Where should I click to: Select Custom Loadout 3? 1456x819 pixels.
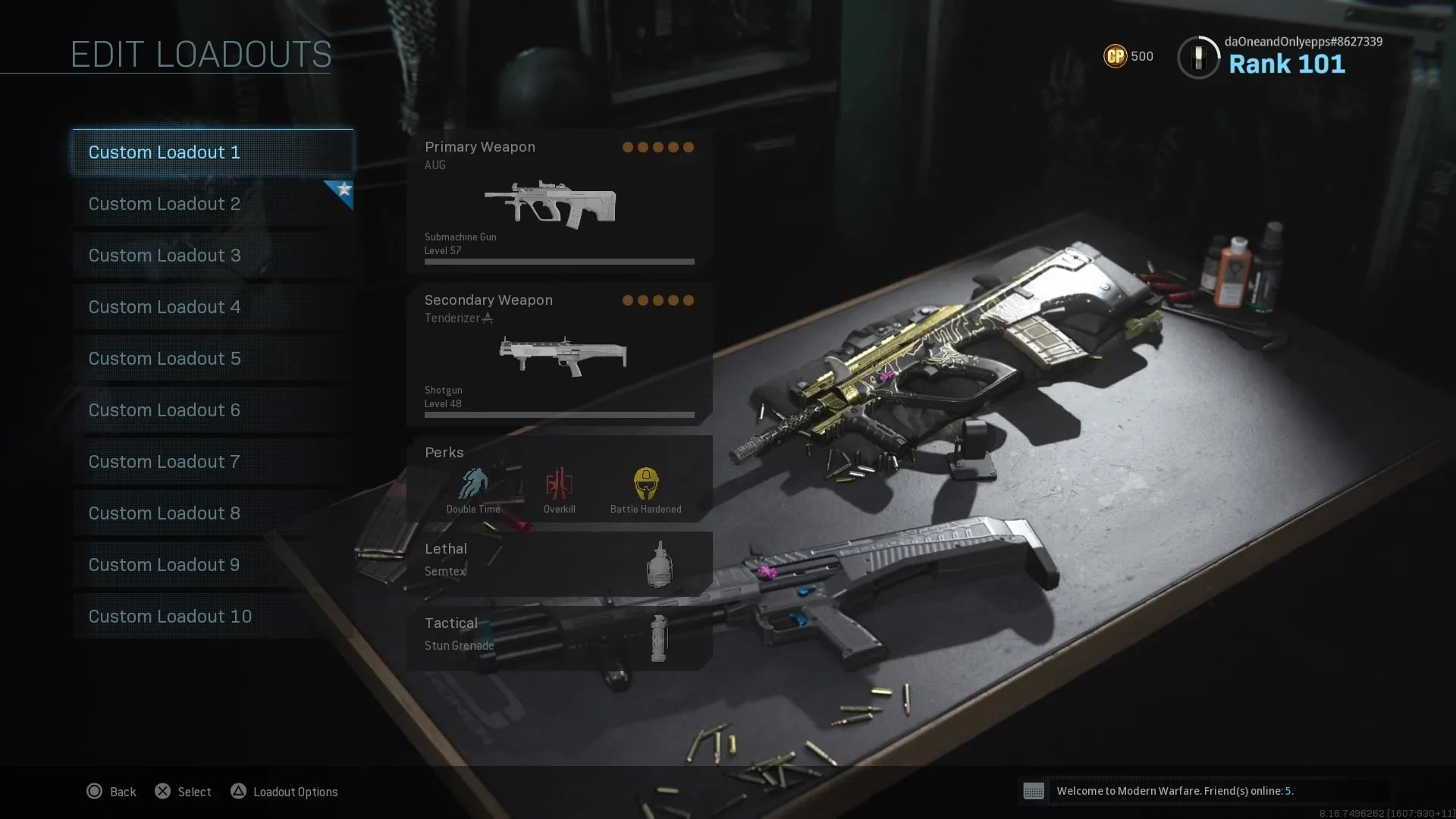pyautogui.click(x=164, y=256)
